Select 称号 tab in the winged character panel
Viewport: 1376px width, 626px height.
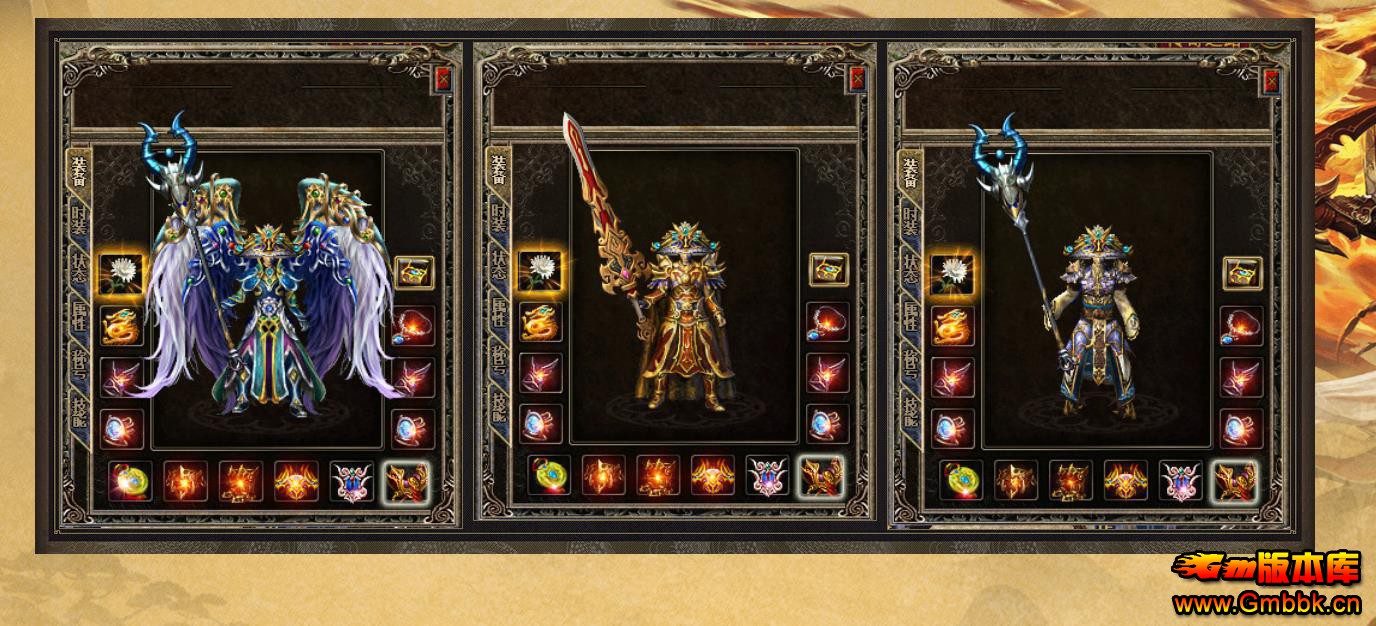point(79,365)
